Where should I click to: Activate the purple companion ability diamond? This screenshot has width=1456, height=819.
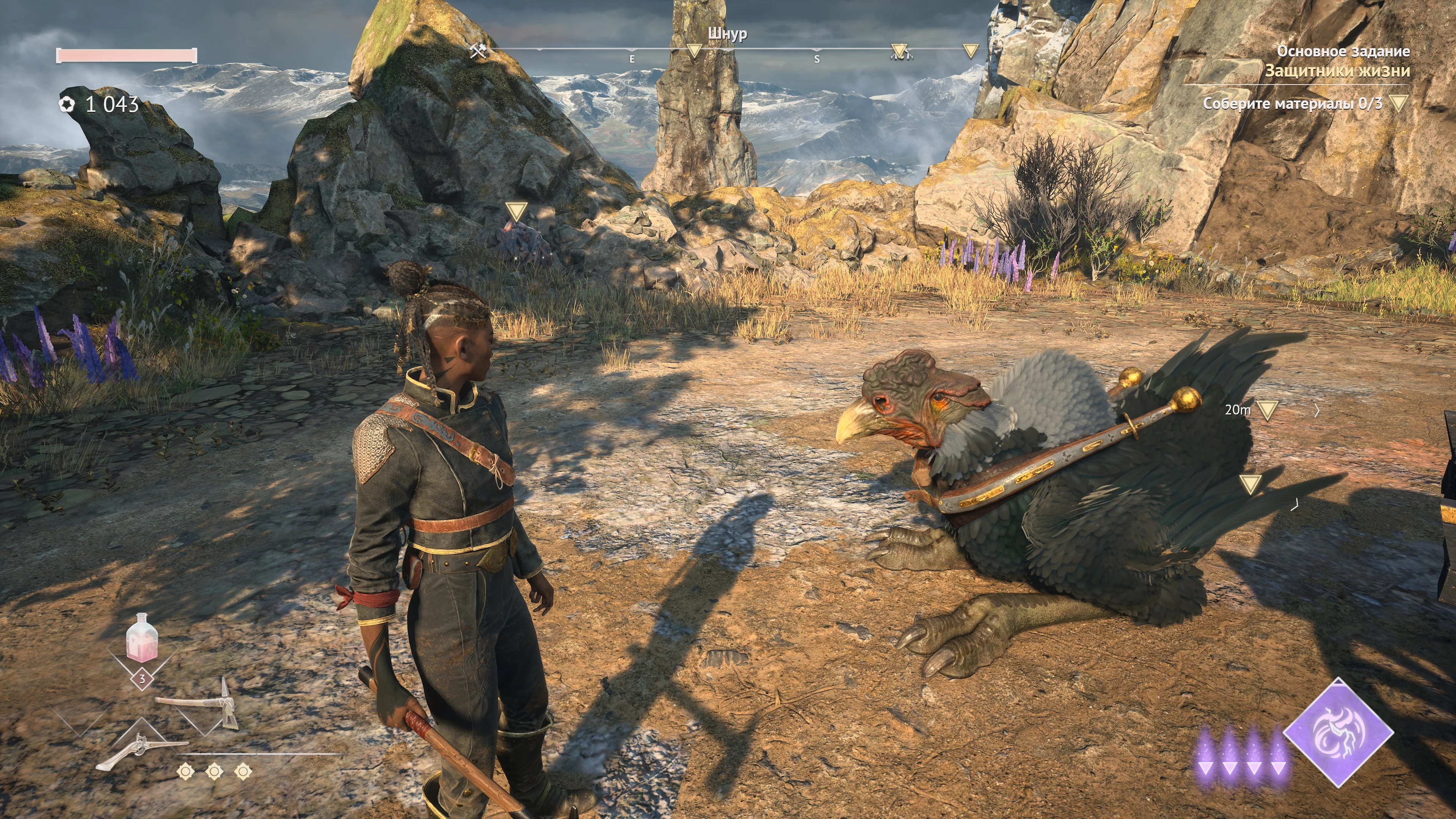pyautogui.click(x=1337, y=733)
